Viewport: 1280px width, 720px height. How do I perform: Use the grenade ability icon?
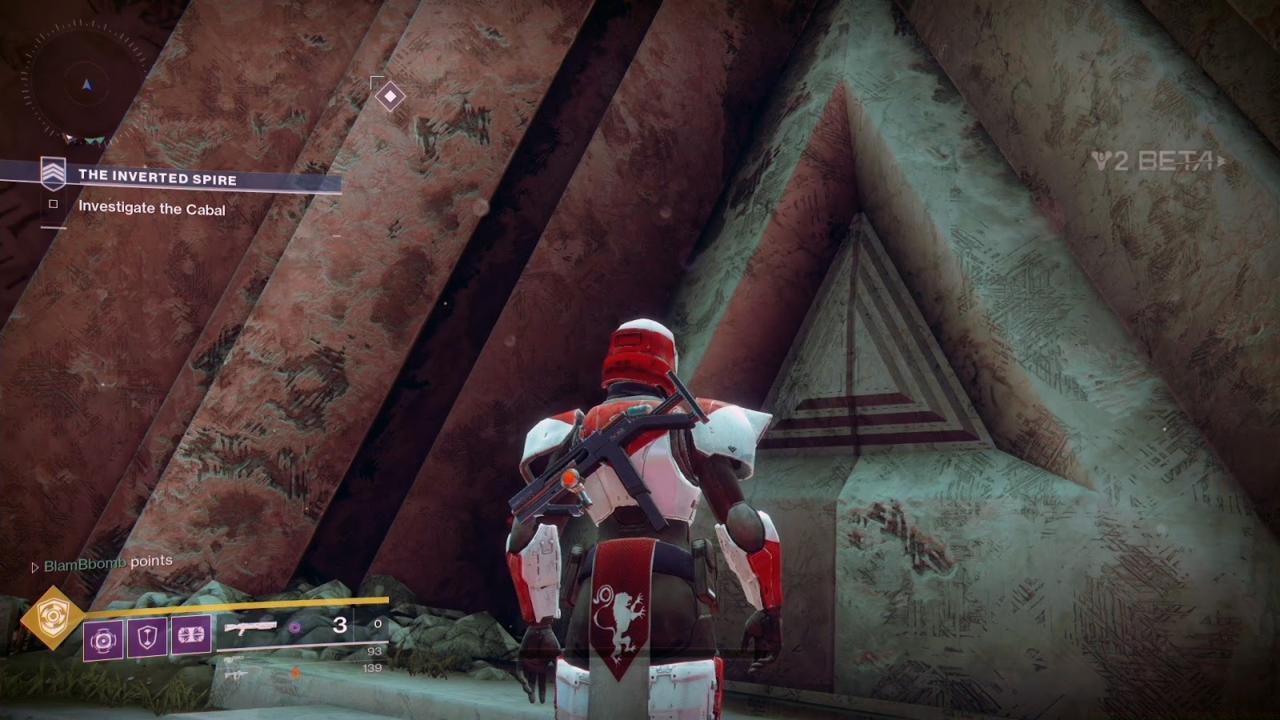pyautogui.click(x=104, y=639)
